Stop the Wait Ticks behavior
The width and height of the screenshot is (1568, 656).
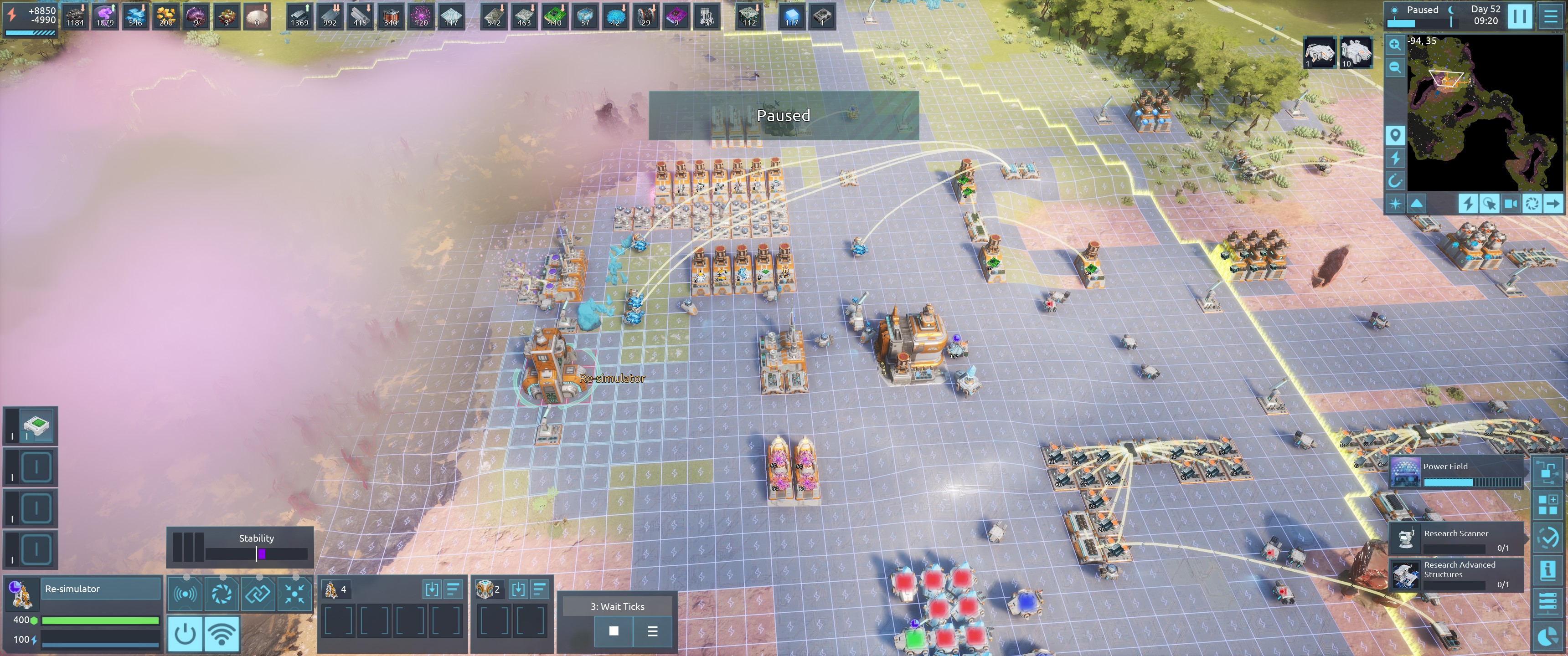pyautogui.click(x=614, y=631)
